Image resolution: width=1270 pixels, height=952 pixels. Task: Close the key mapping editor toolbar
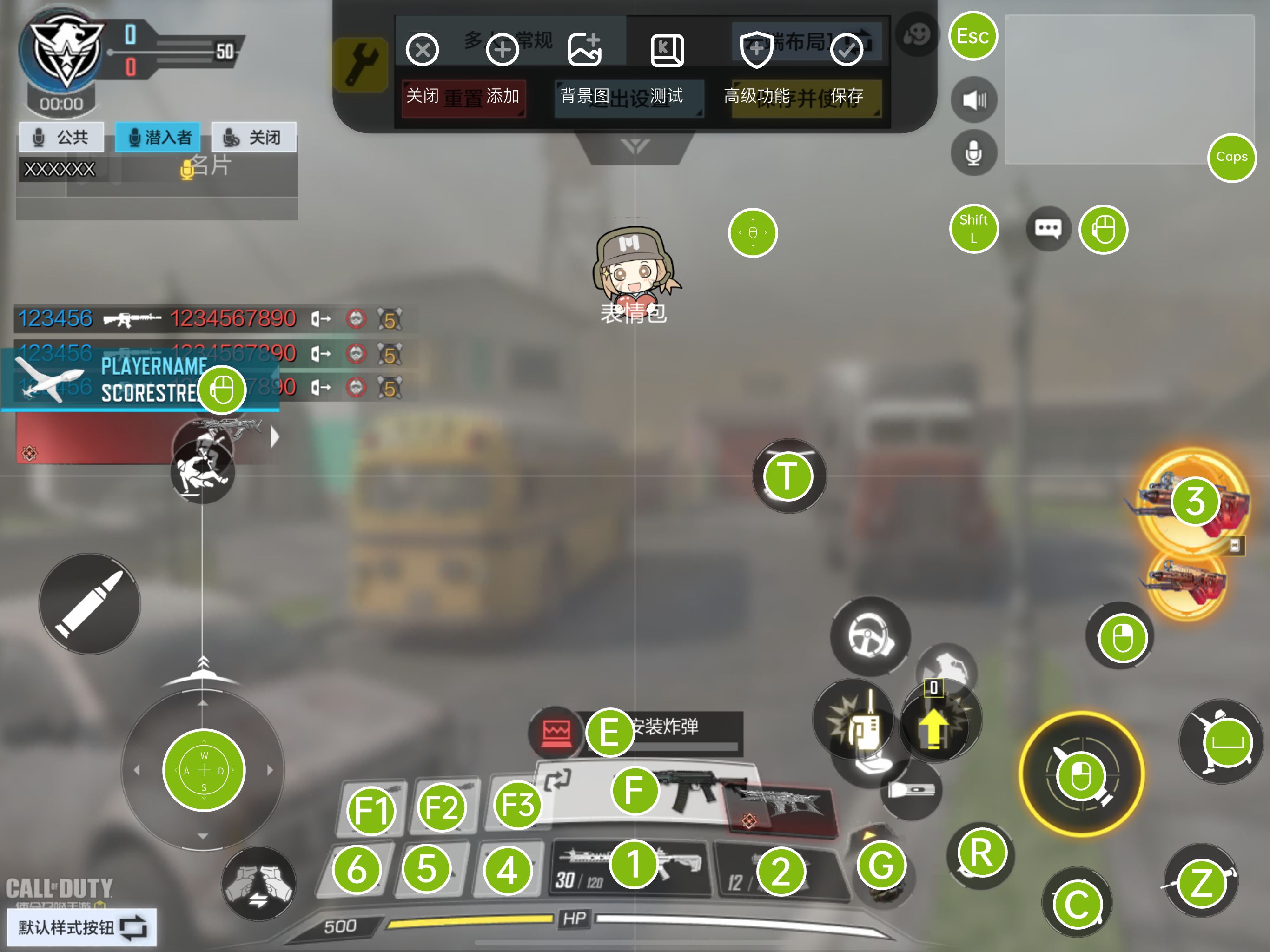423,51
